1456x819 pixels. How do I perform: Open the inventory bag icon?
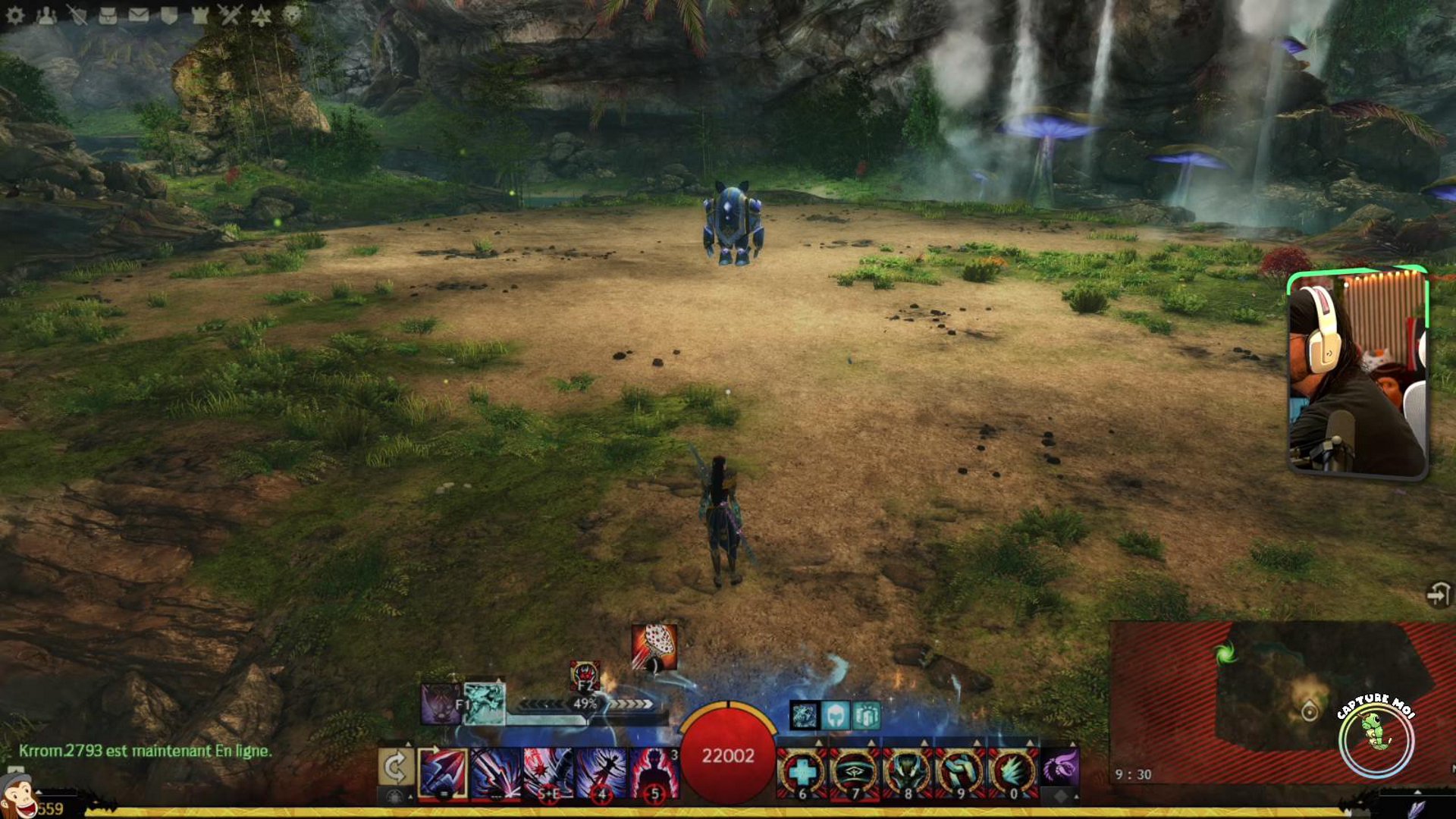tap(108, 15)
